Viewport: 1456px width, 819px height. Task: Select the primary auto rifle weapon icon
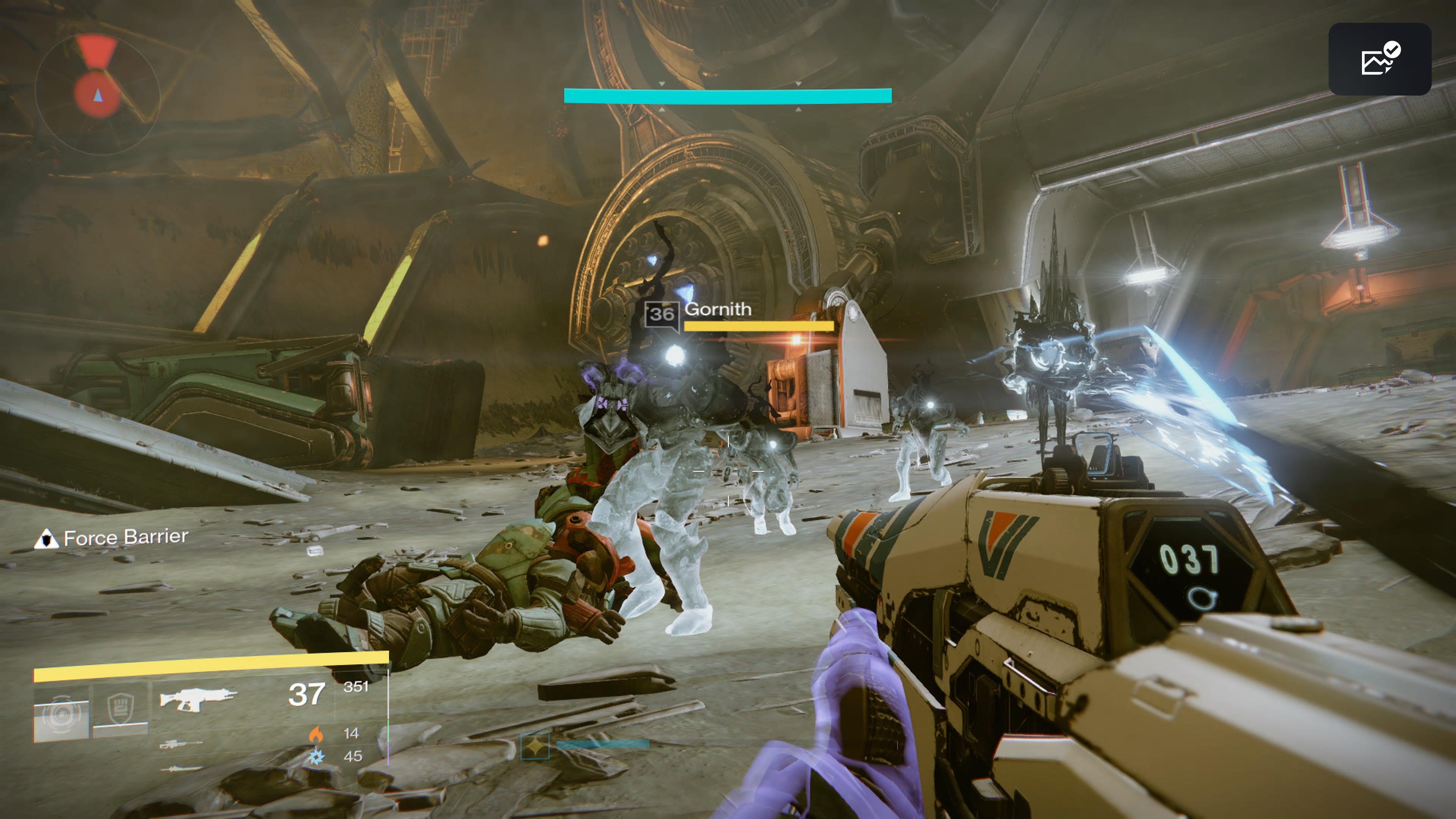pos(197,698)
